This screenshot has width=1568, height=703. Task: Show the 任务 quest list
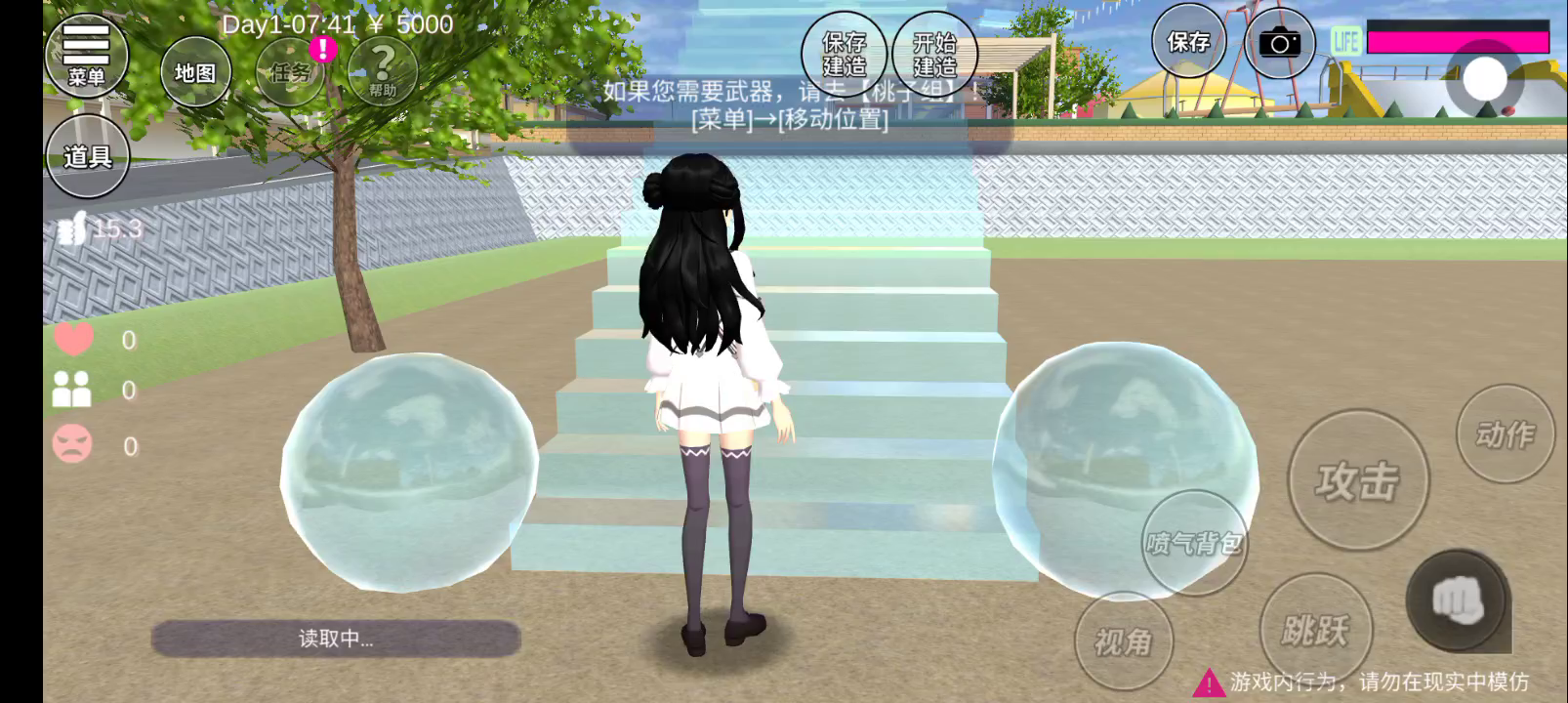[290, 71]
